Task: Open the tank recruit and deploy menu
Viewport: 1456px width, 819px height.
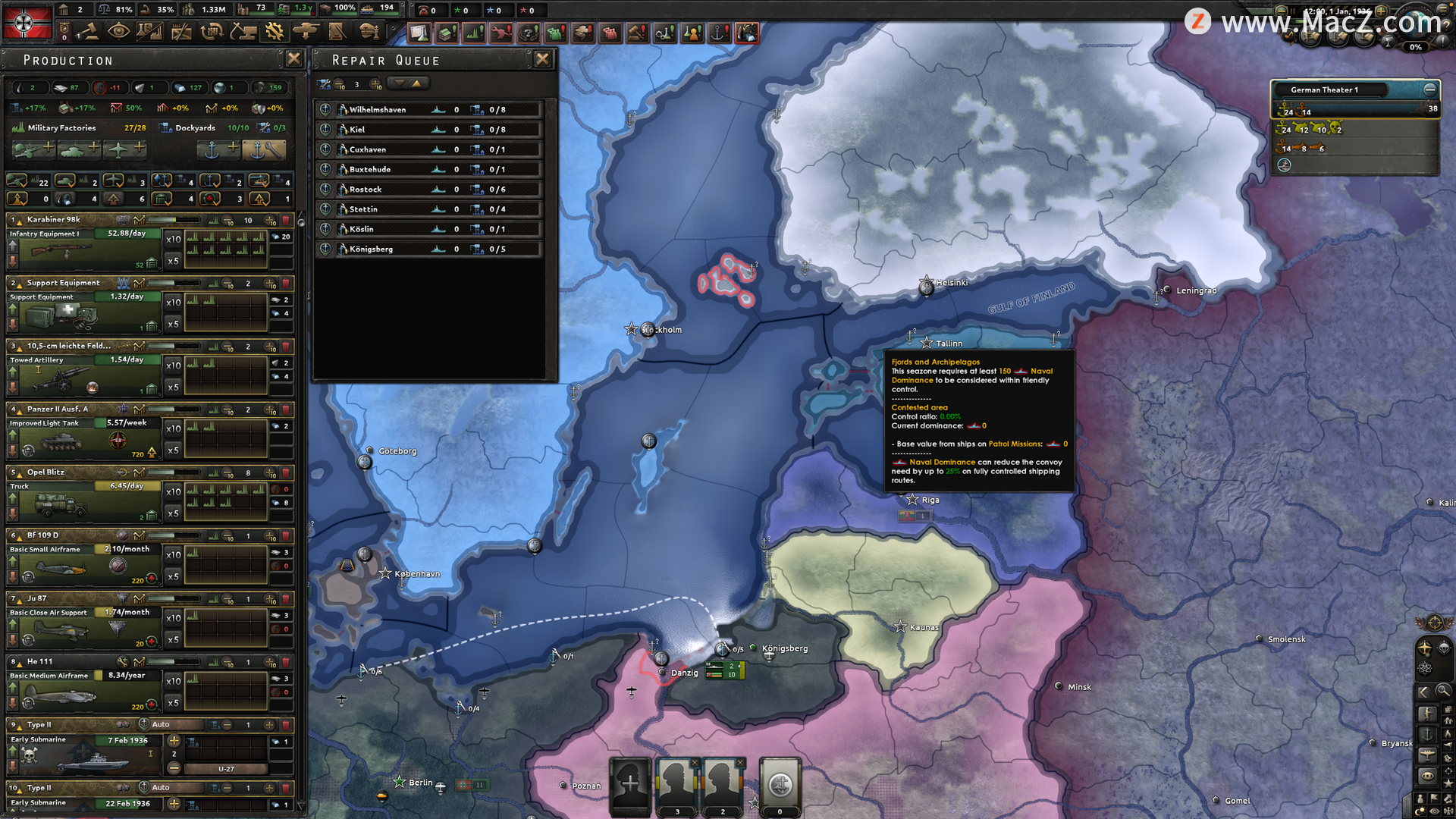Action: (x=306, y=32)
